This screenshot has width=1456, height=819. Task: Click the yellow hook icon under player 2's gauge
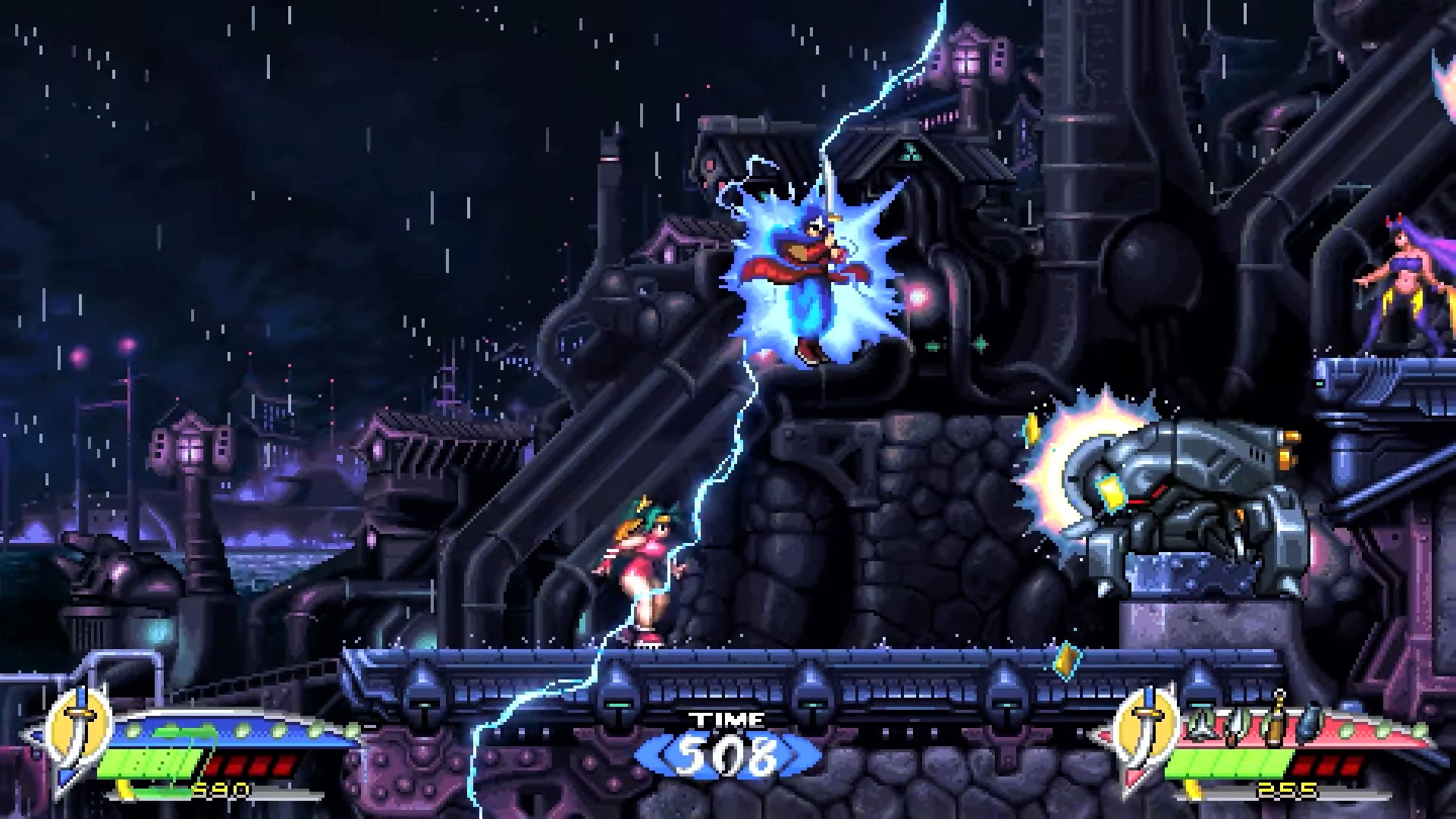[1193, 789]
